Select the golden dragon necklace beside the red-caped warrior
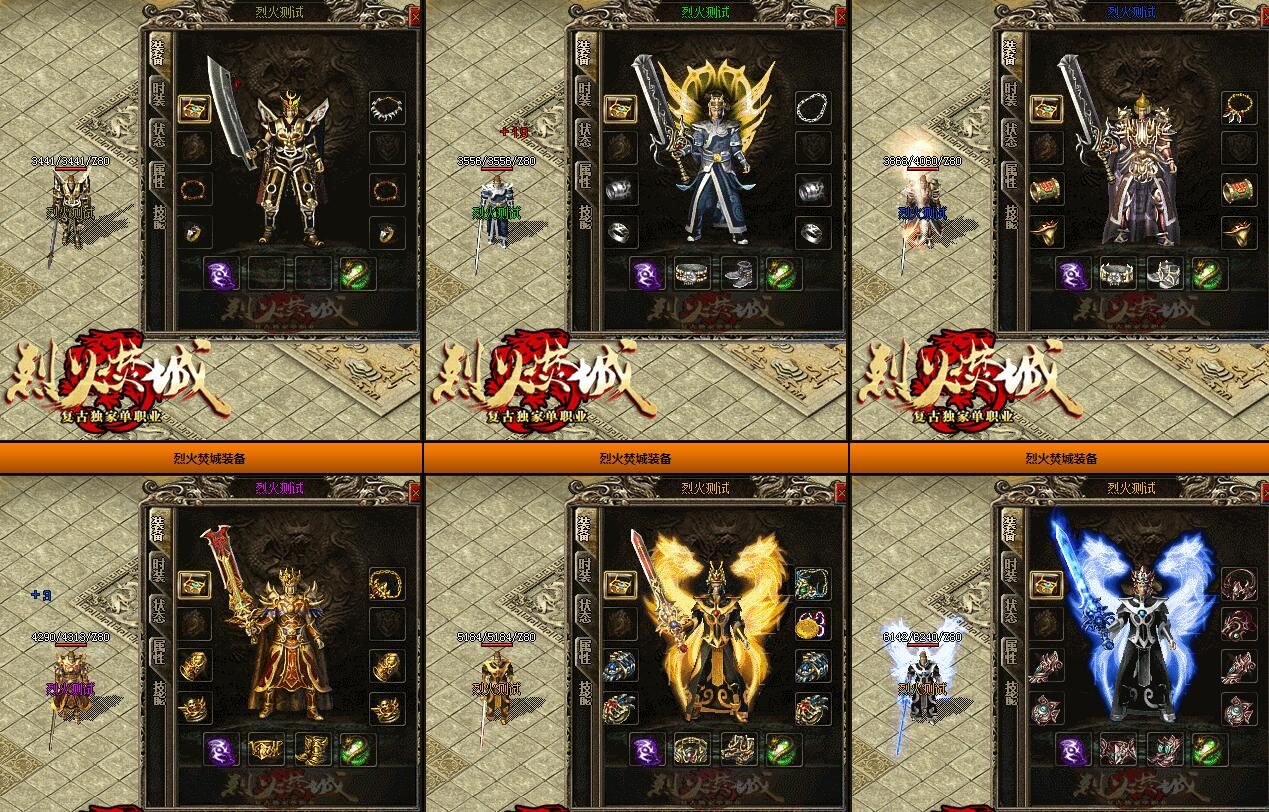 point(386,584)
